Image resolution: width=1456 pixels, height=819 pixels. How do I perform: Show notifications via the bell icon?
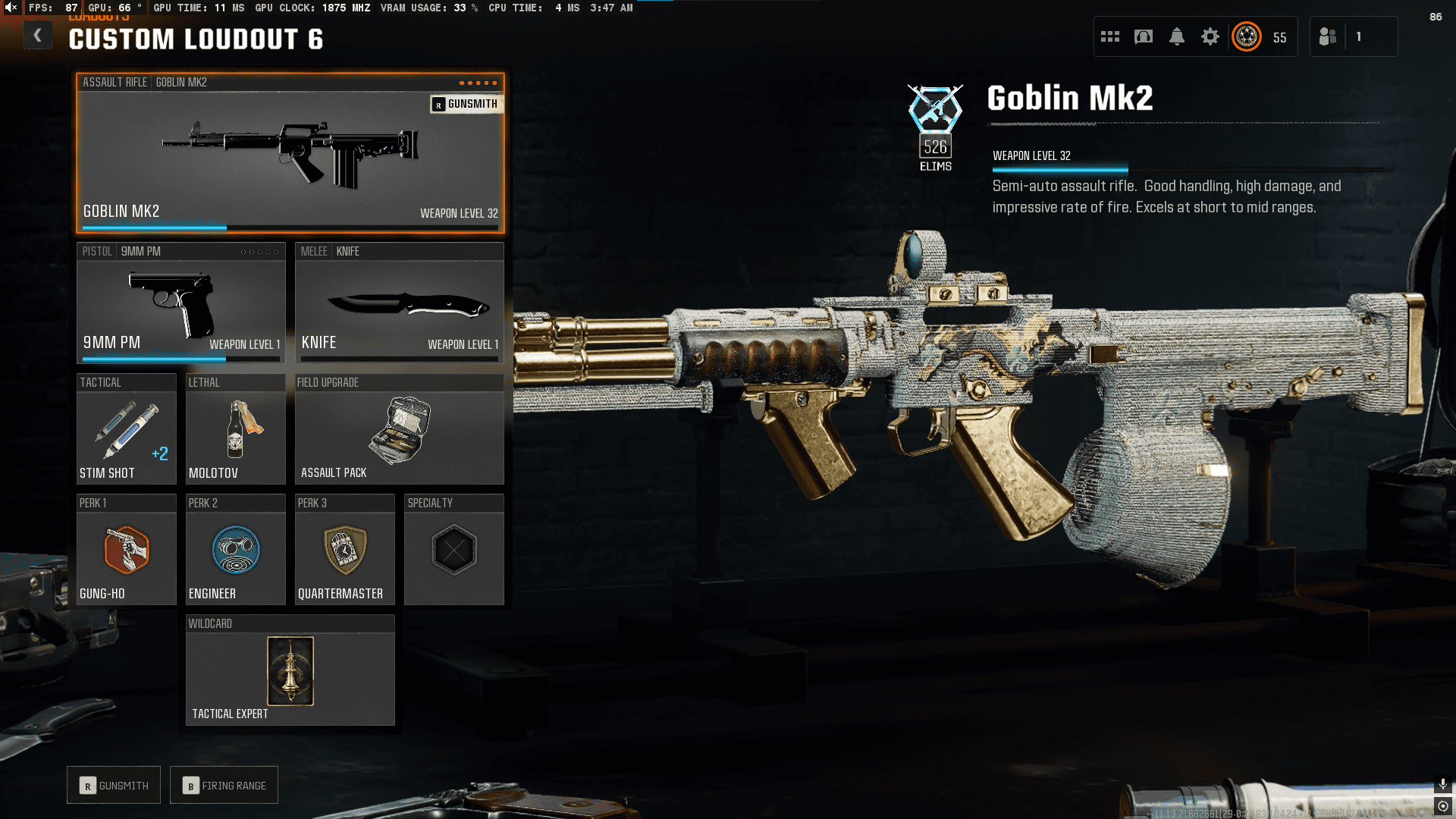(1177, 36)
